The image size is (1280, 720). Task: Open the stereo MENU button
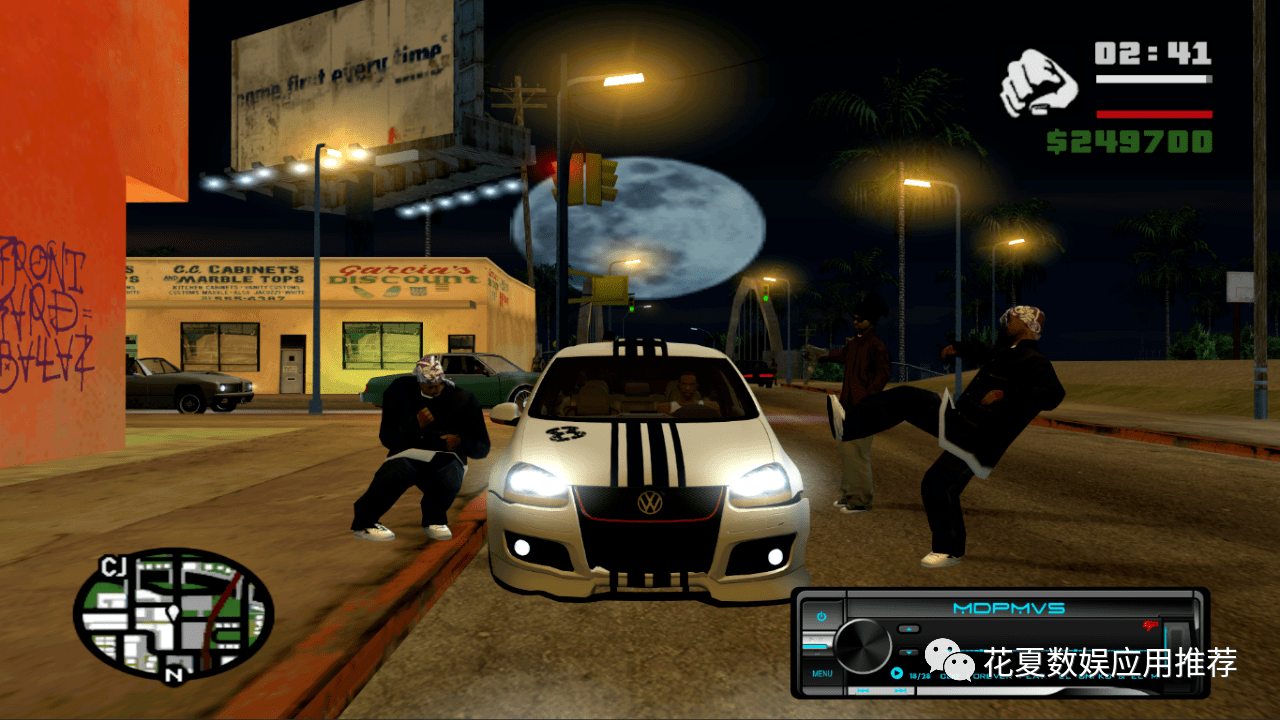click(x=822, y=673)
